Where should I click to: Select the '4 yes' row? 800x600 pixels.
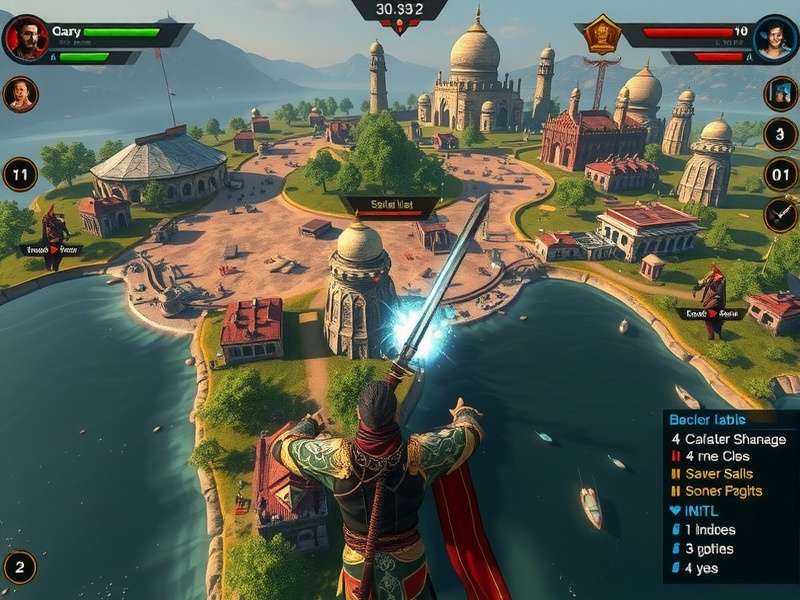(x=701, y=568)
